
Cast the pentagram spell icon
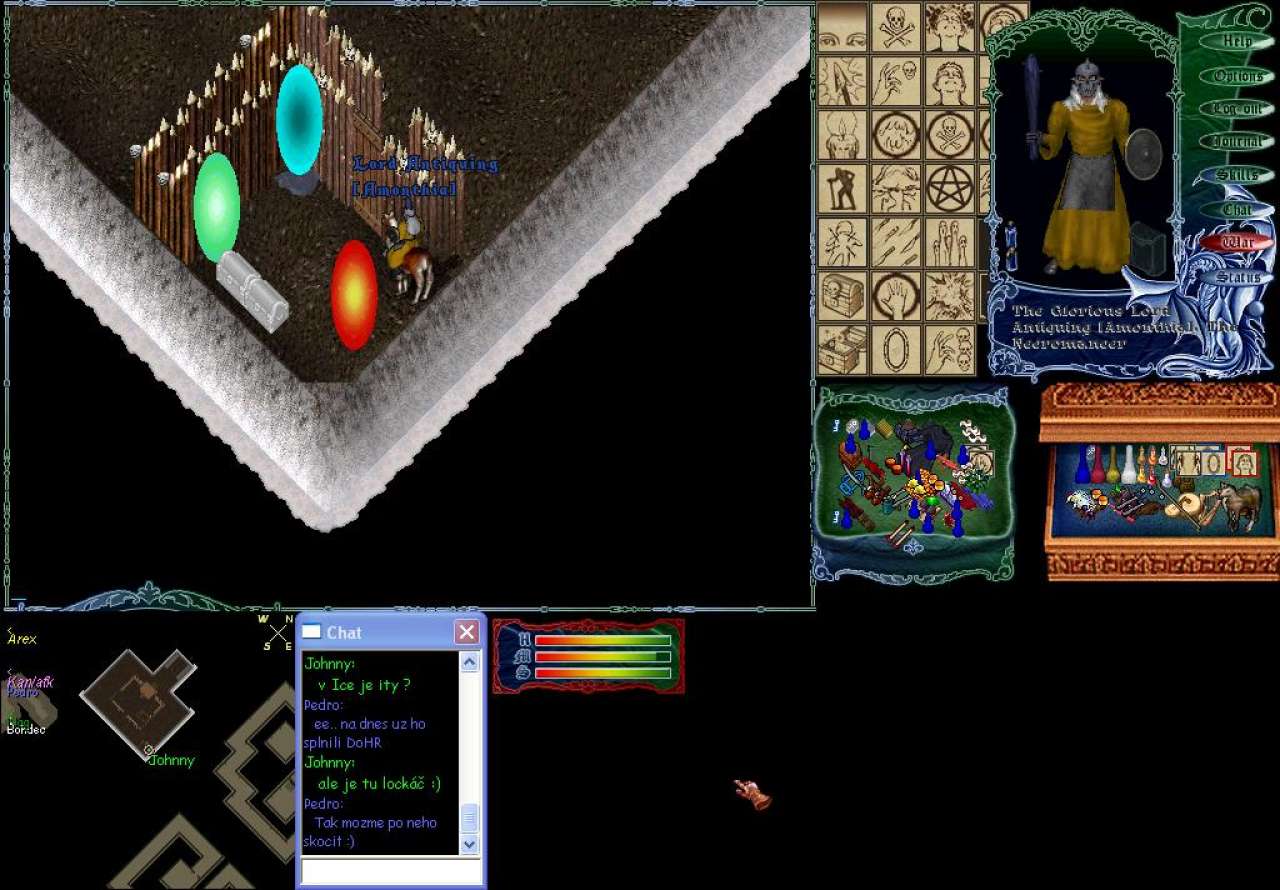[x=949, y=188]
